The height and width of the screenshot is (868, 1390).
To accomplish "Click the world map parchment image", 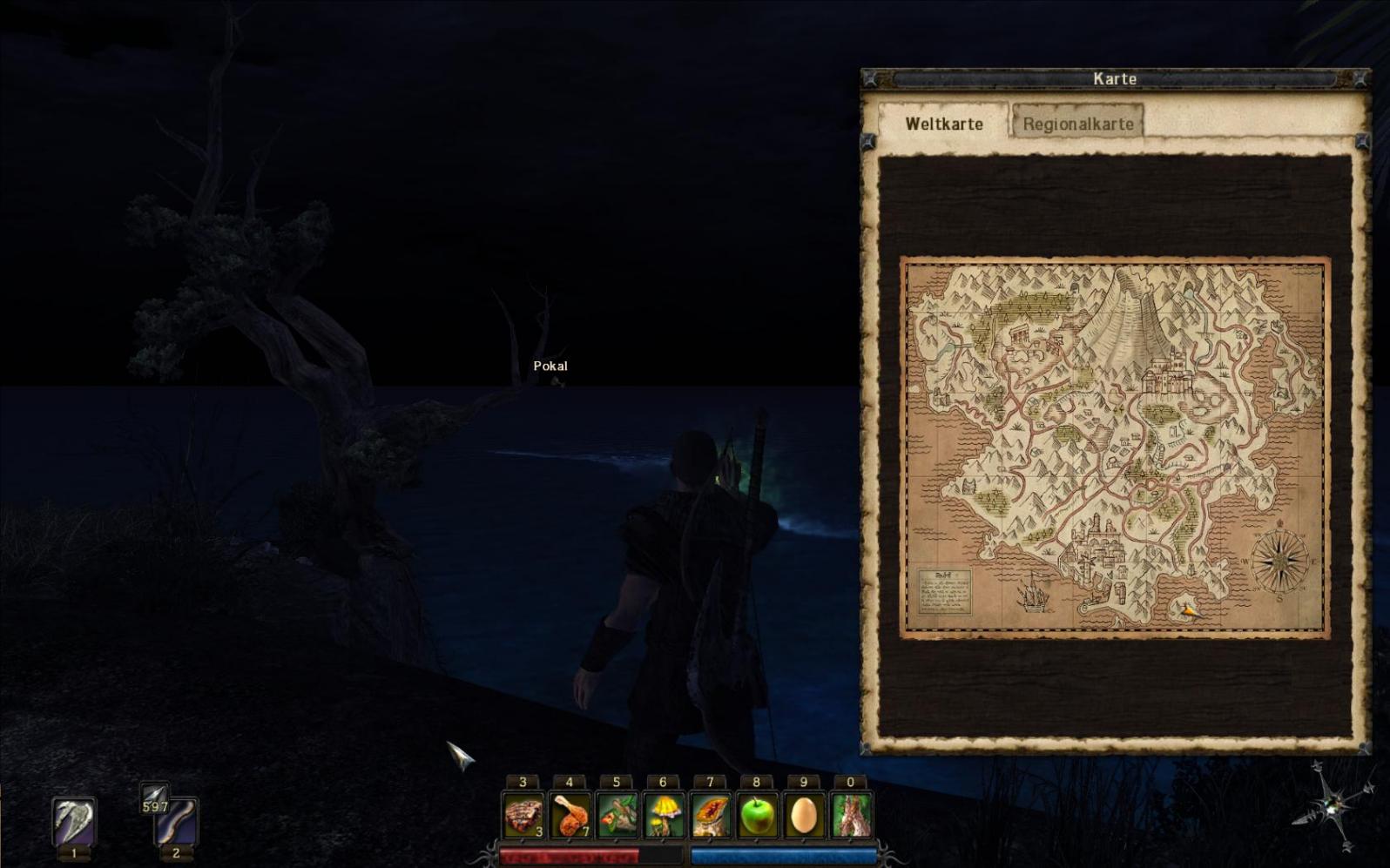I will click(x=1114, y=447).
